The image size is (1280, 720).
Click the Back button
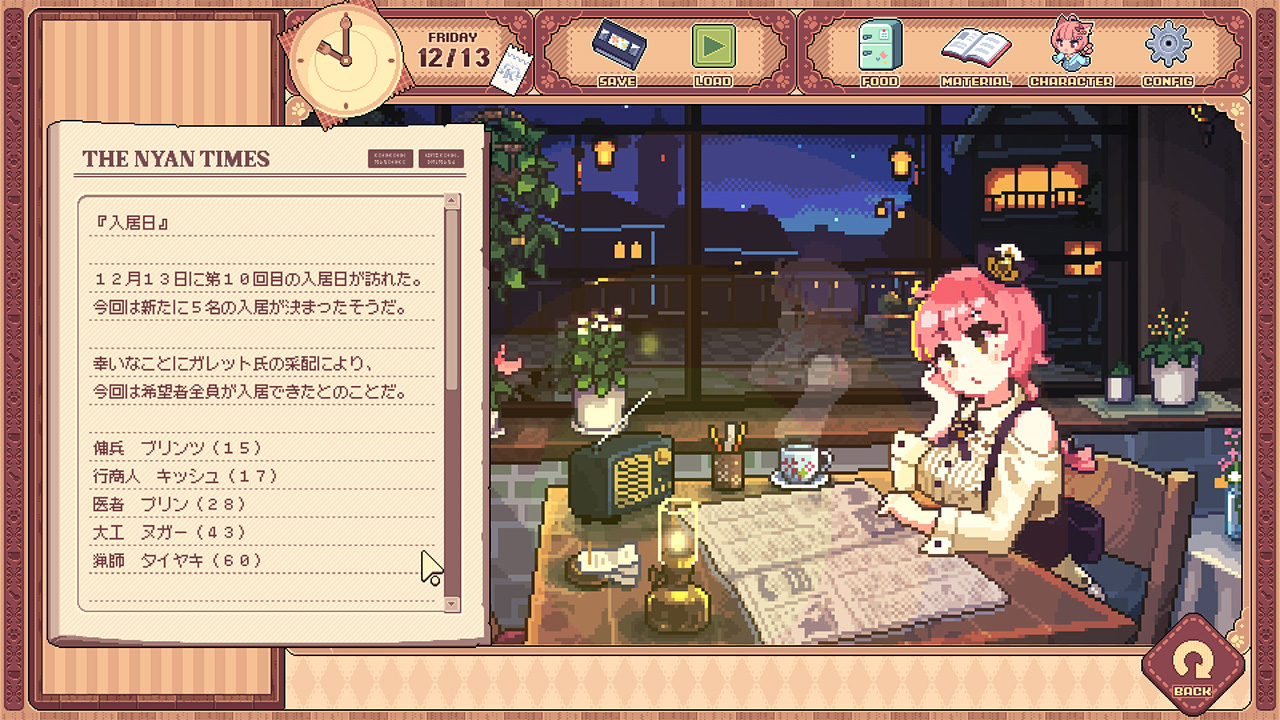[x=1192, y=666]
